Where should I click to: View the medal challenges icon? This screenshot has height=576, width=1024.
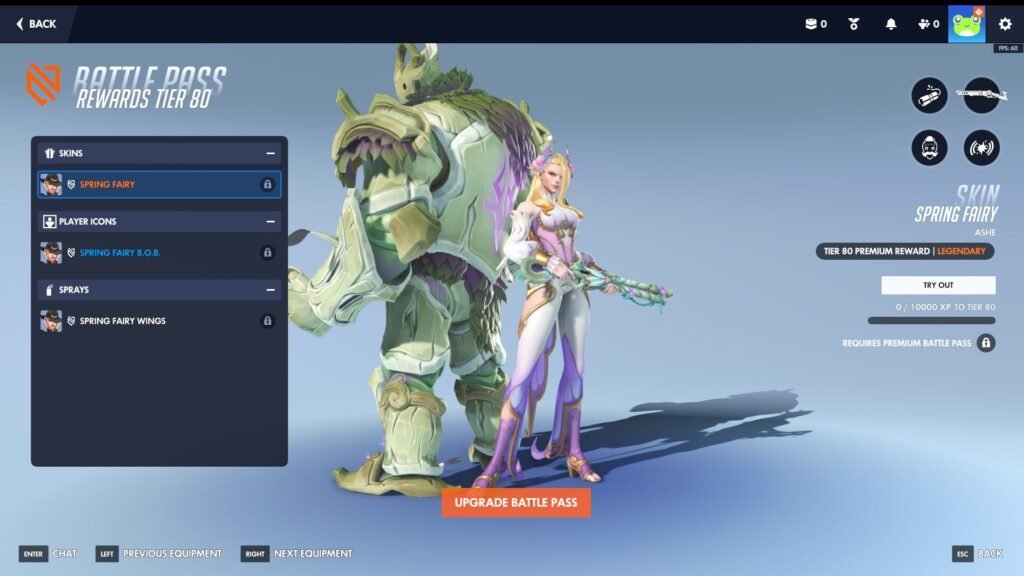click(854, 24)
